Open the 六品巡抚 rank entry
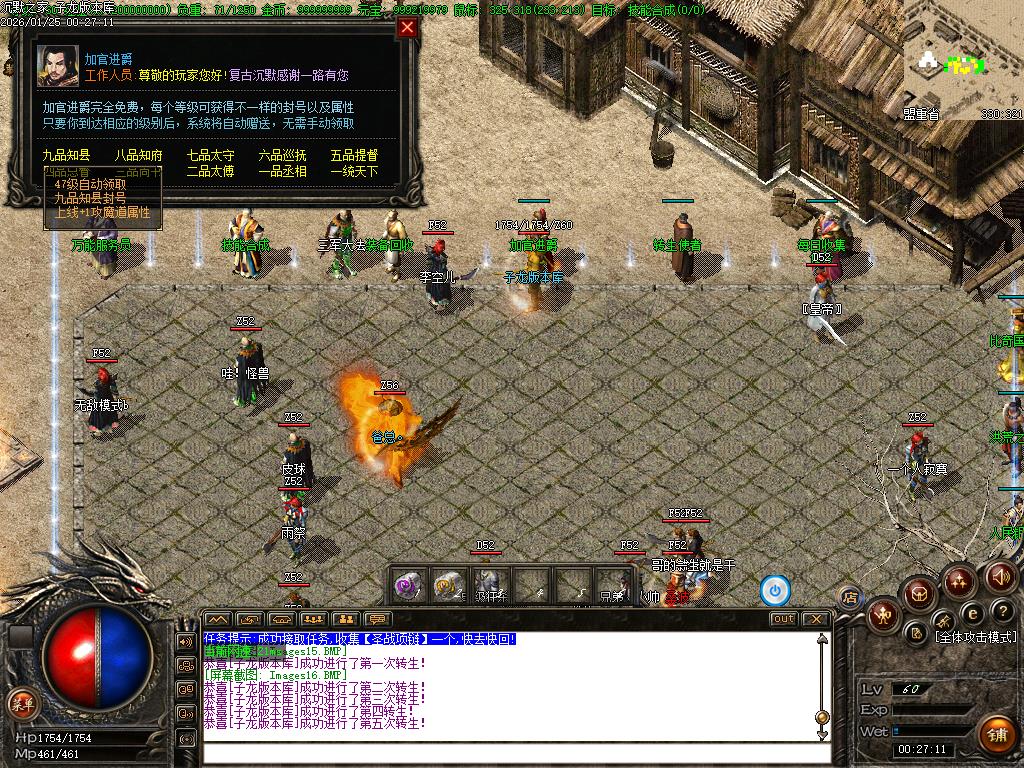Screen dimensions: 1024x768 point(282,155)
